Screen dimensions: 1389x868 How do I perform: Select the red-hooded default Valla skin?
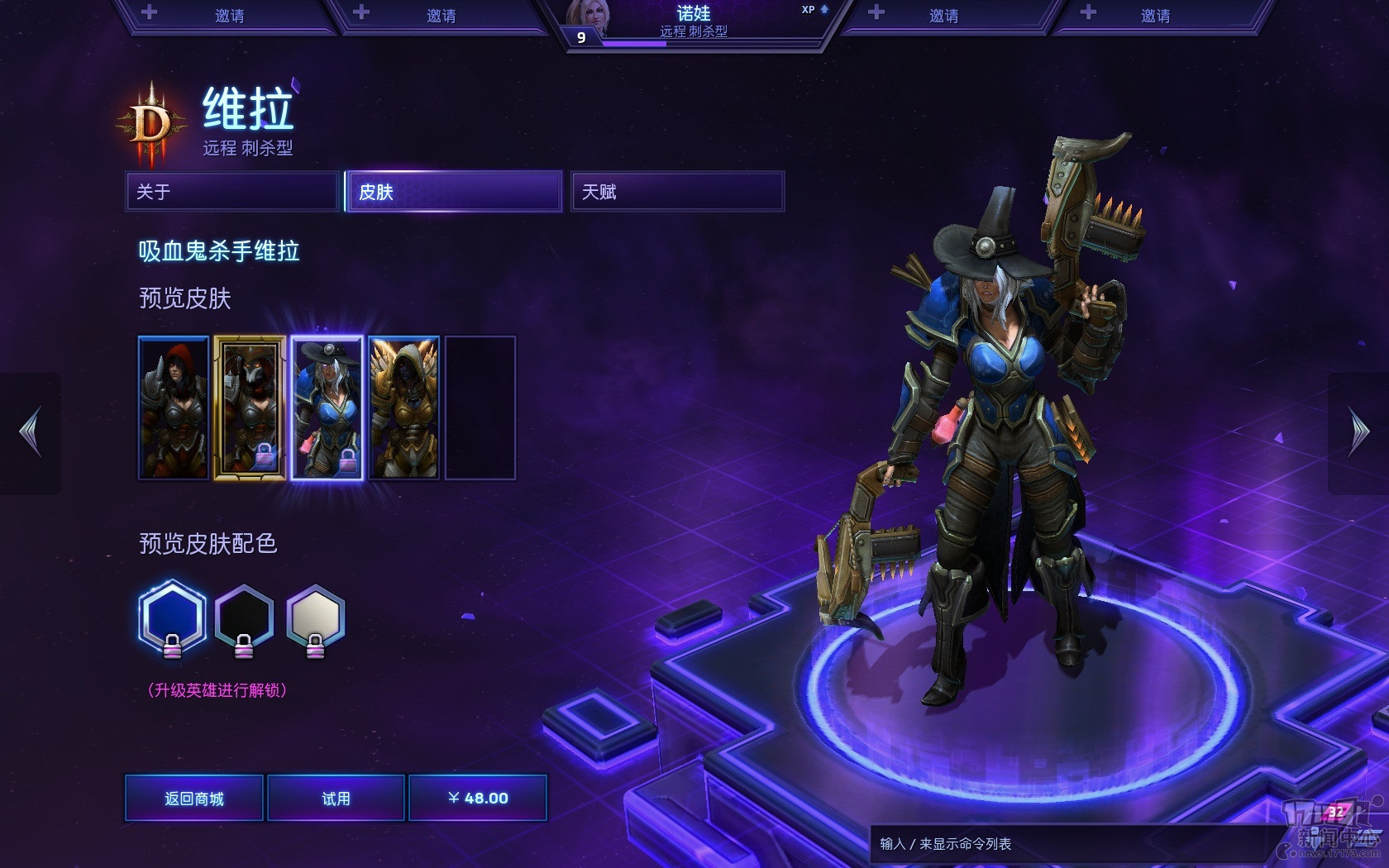click(174, 408)
